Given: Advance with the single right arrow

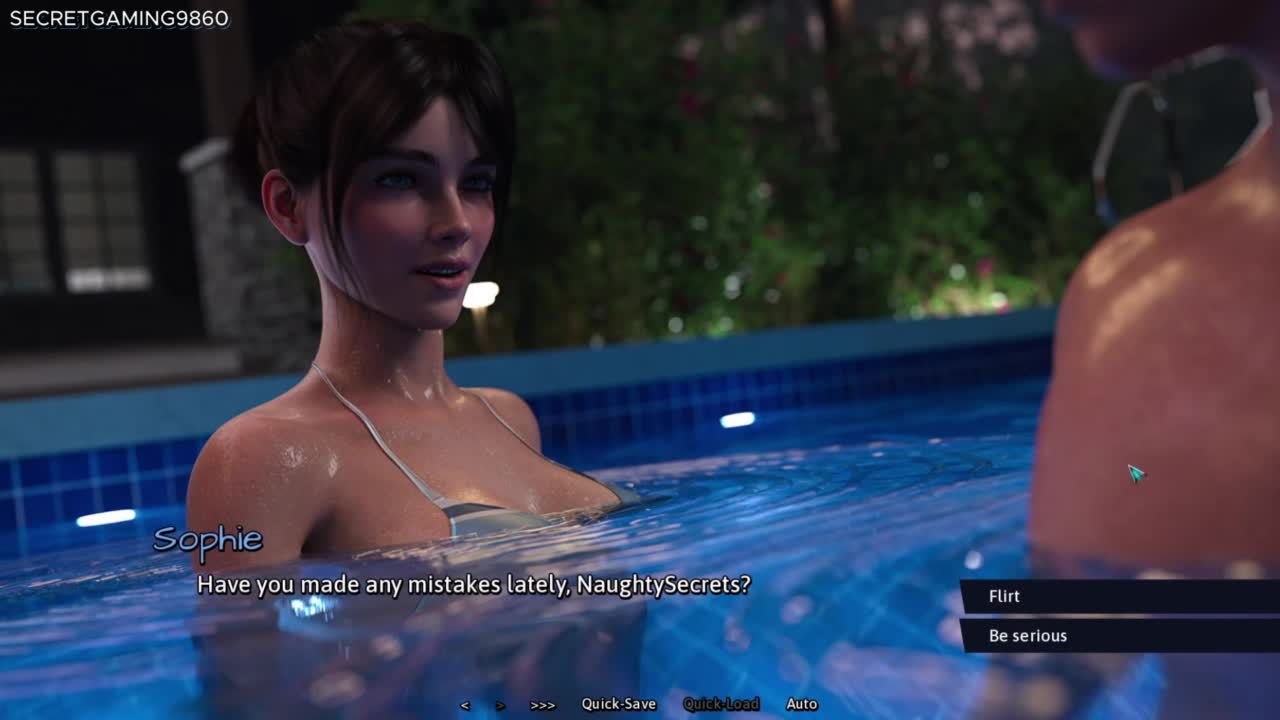Looking at the screenshot, I should [500, 705].
